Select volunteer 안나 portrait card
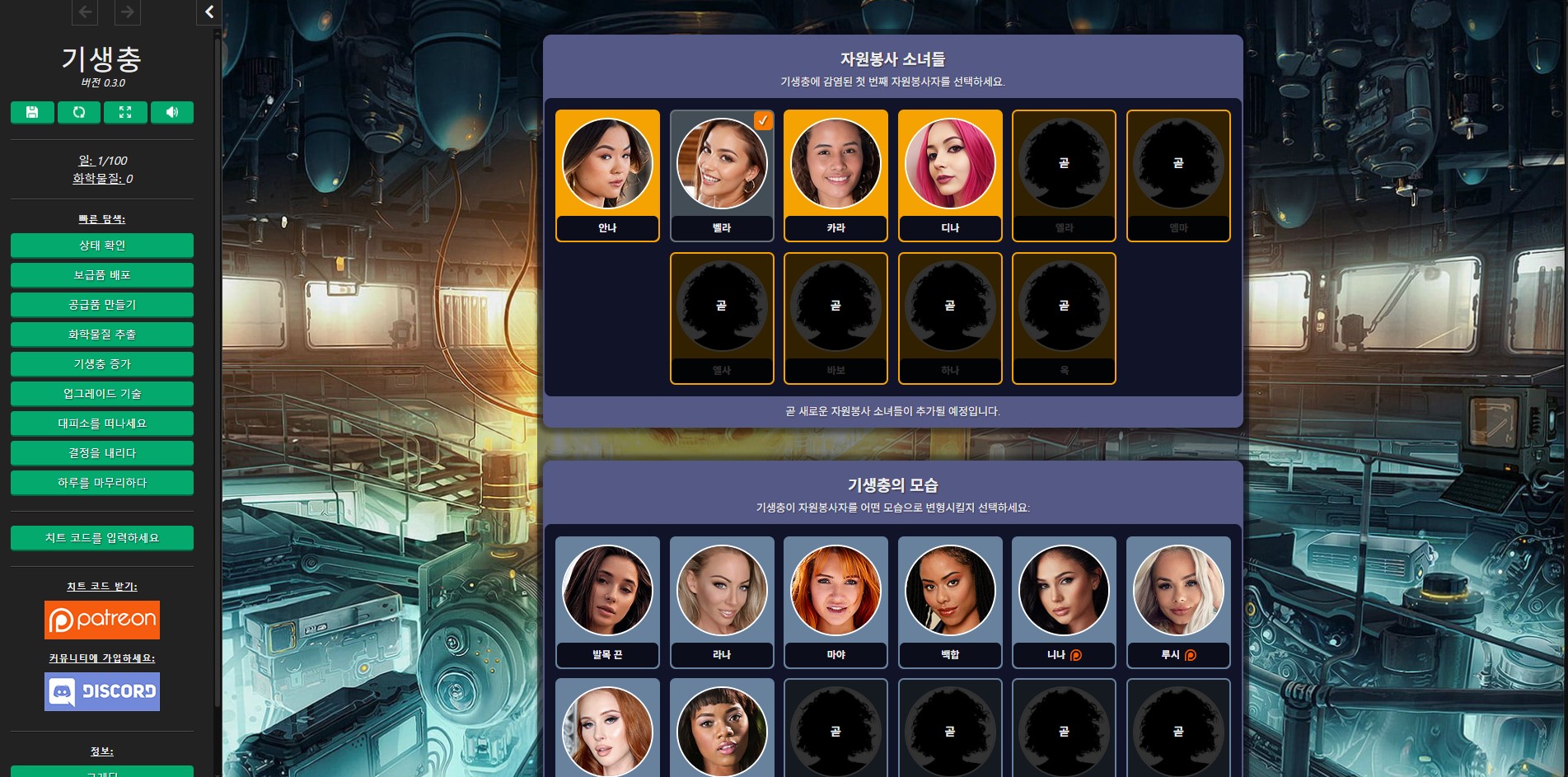The image size is (1568, 777). pyautogui.click(x=607, y=175)
